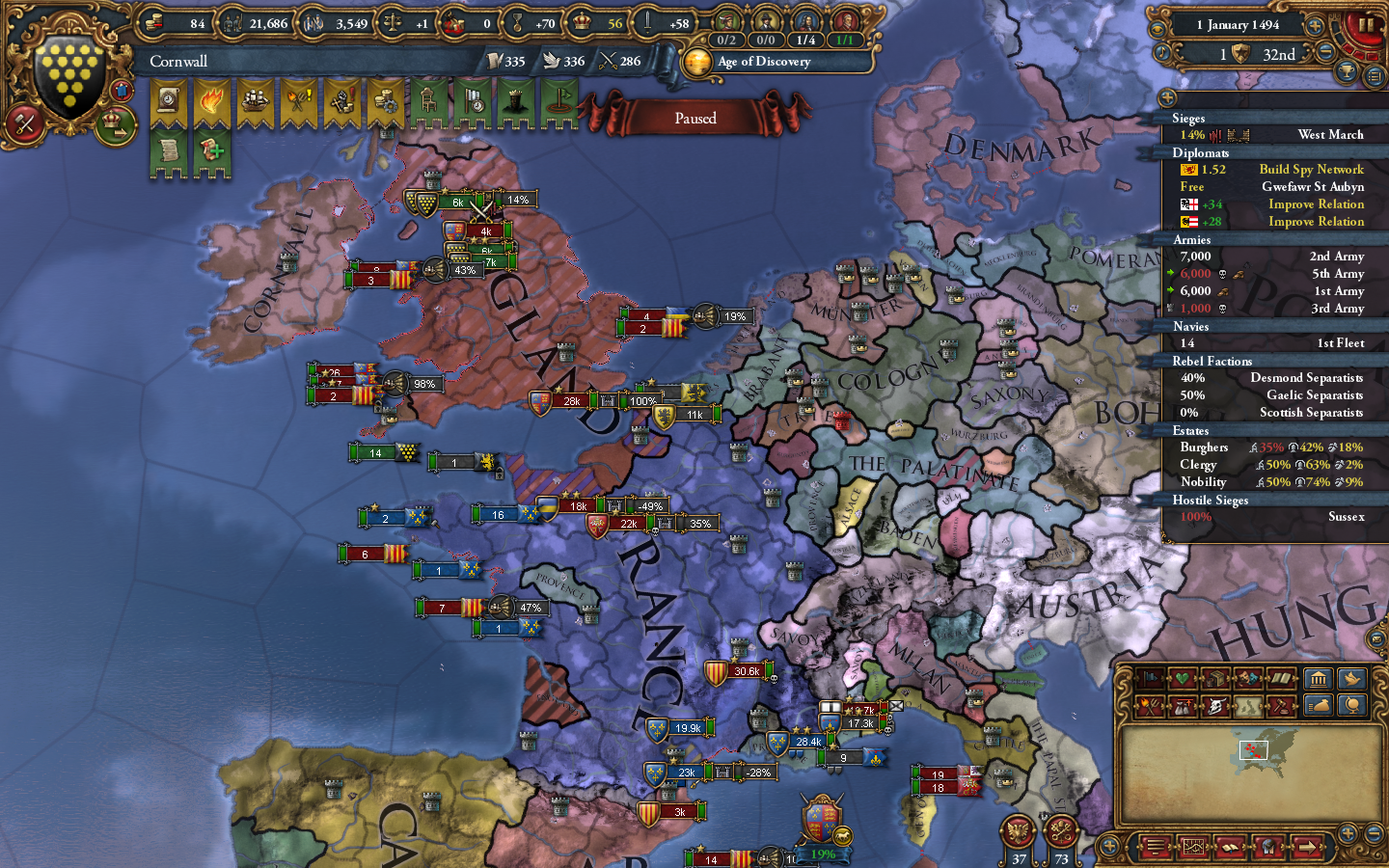Collapse the Armies section of the outliner
The width and height of the screenshot is (1389, 868).
coord(1192,239)
